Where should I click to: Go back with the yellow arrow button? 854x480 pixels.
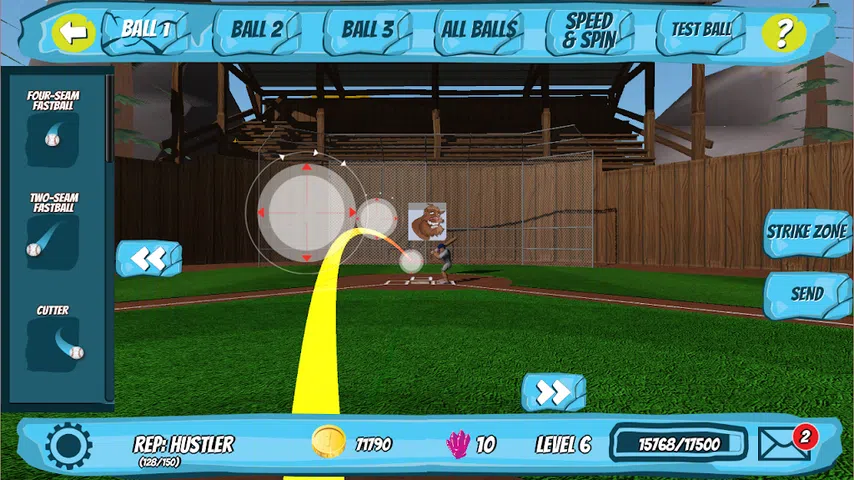[73, 32]
